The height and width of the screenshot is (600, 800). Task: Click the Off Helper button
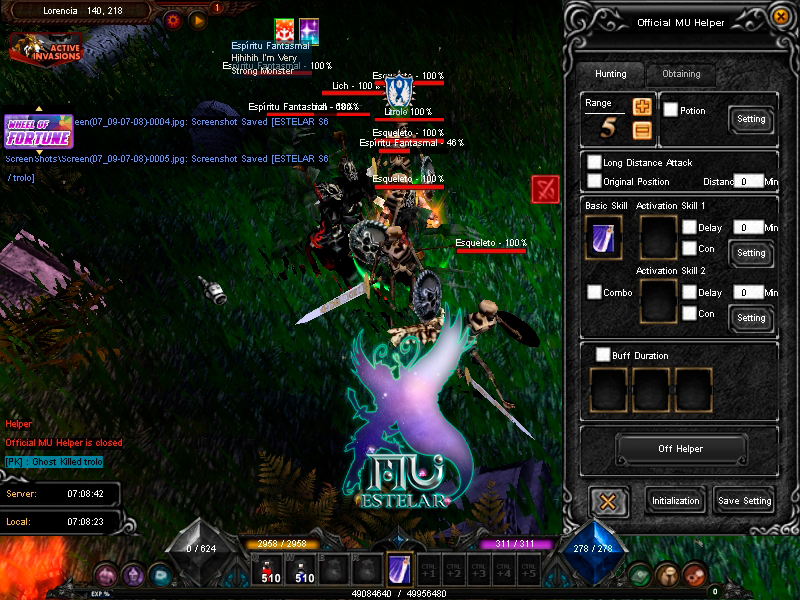tap(680, 449)
